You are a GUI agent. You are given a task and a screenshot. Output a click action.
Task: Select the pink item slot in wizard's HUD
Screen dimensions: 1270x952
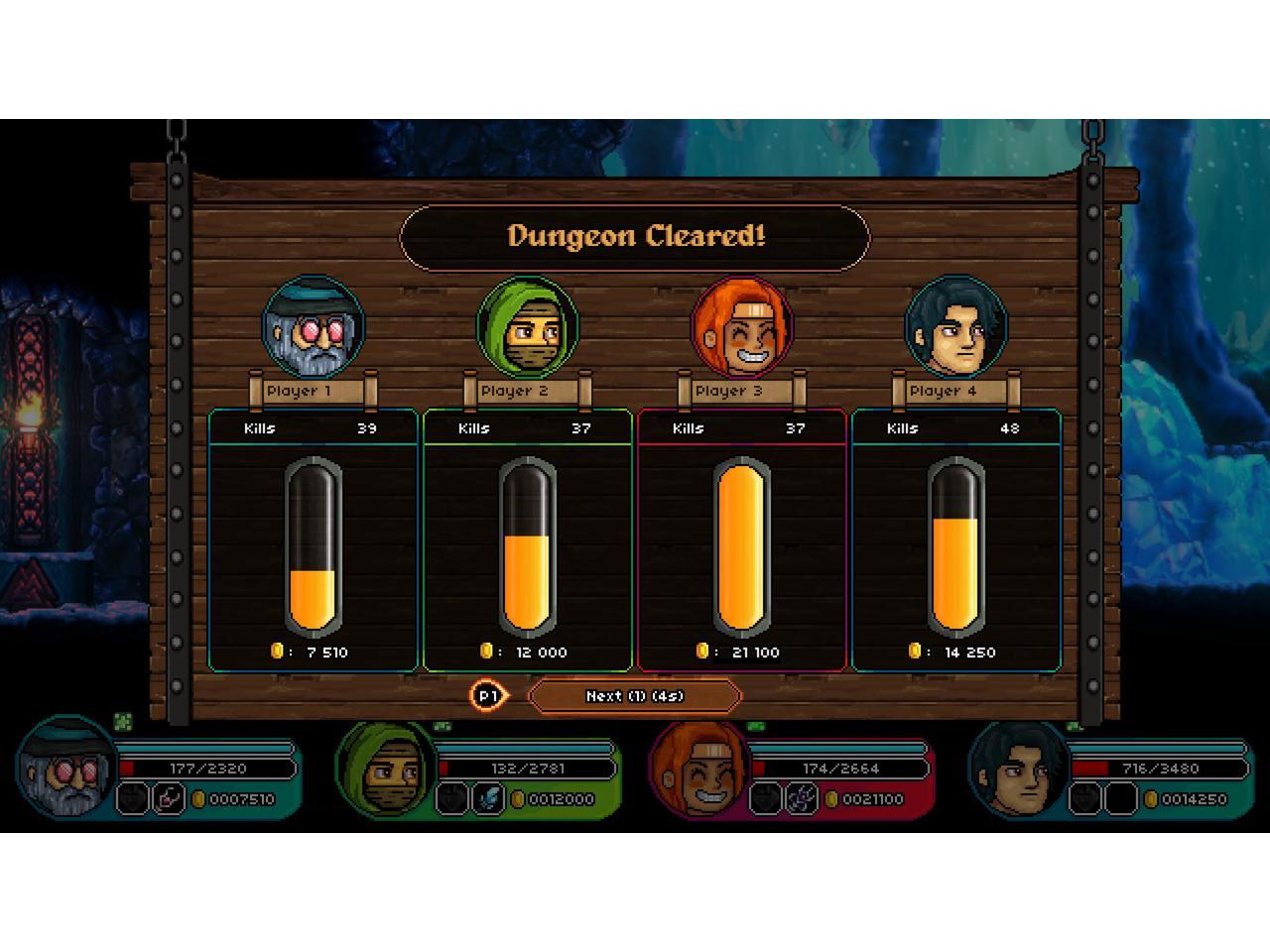pyautogui.click(x=168, y=798)
